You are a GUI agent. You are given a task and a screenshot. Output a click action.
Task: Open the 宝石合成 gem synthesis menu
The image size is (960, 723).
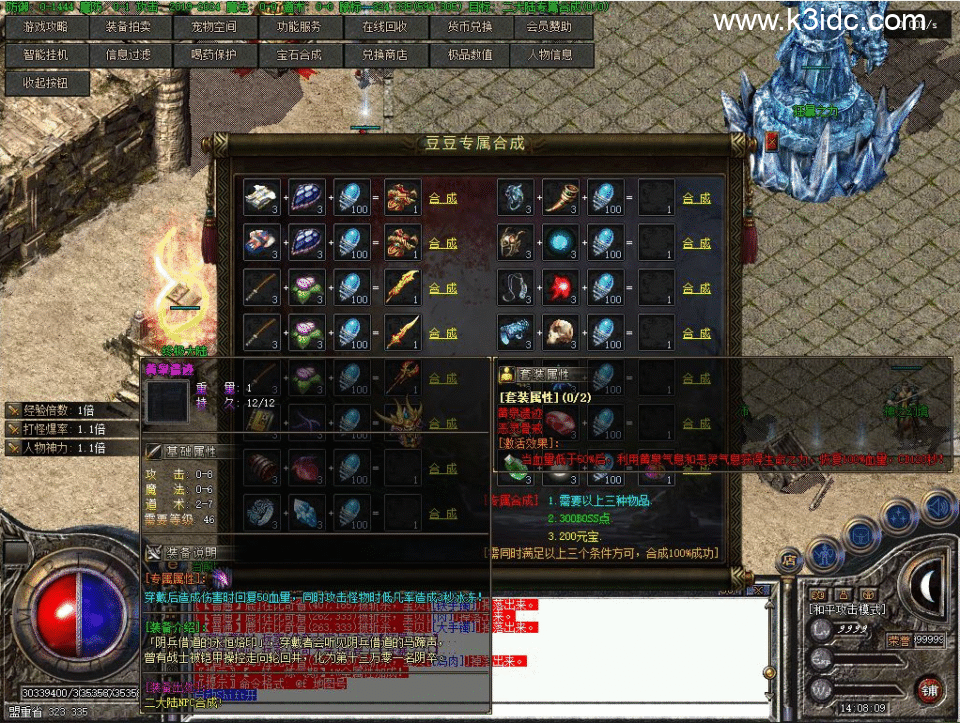pos(299,56)
